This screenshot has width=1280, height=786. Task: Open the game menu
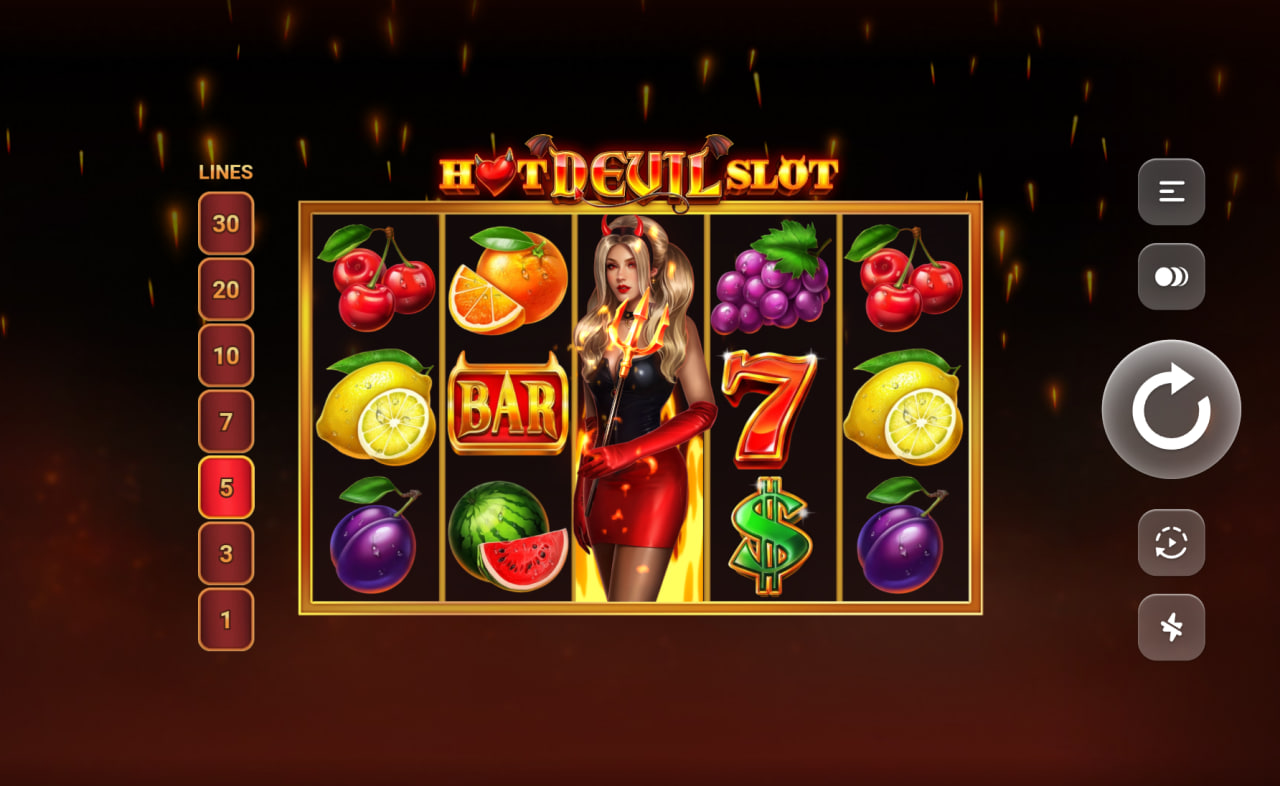(1170, 192)
